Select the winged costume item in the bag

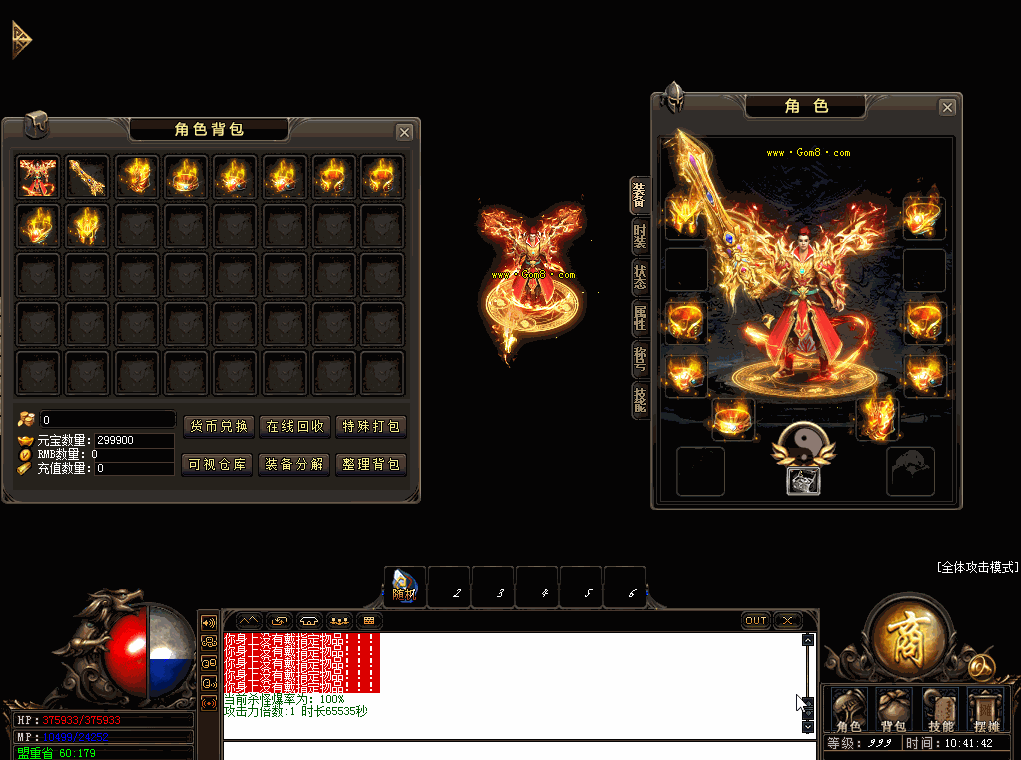pyautogui.click(x=40, y=177)
